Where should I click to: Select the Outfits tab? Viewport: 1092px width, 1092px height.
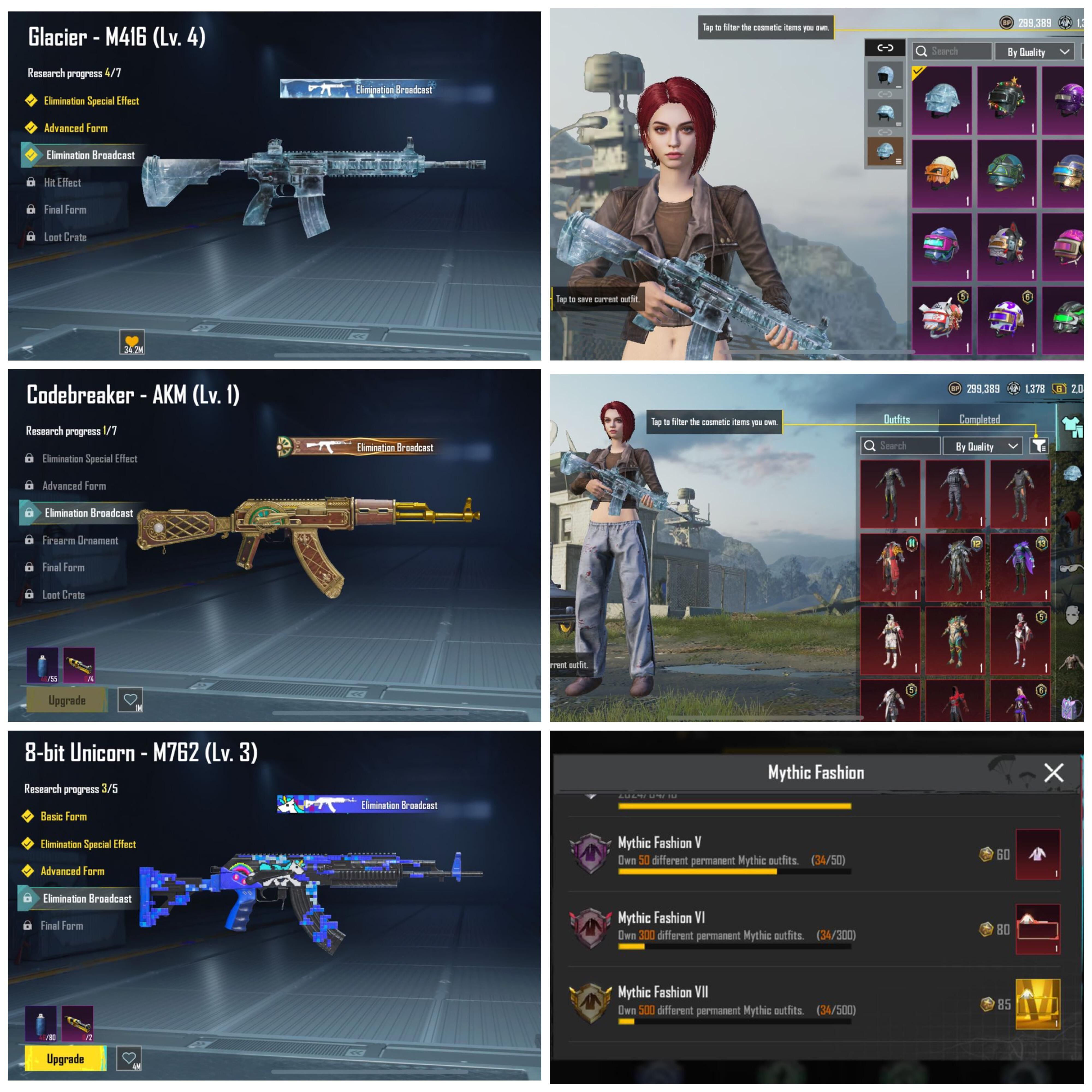click(x=897, y=419)
